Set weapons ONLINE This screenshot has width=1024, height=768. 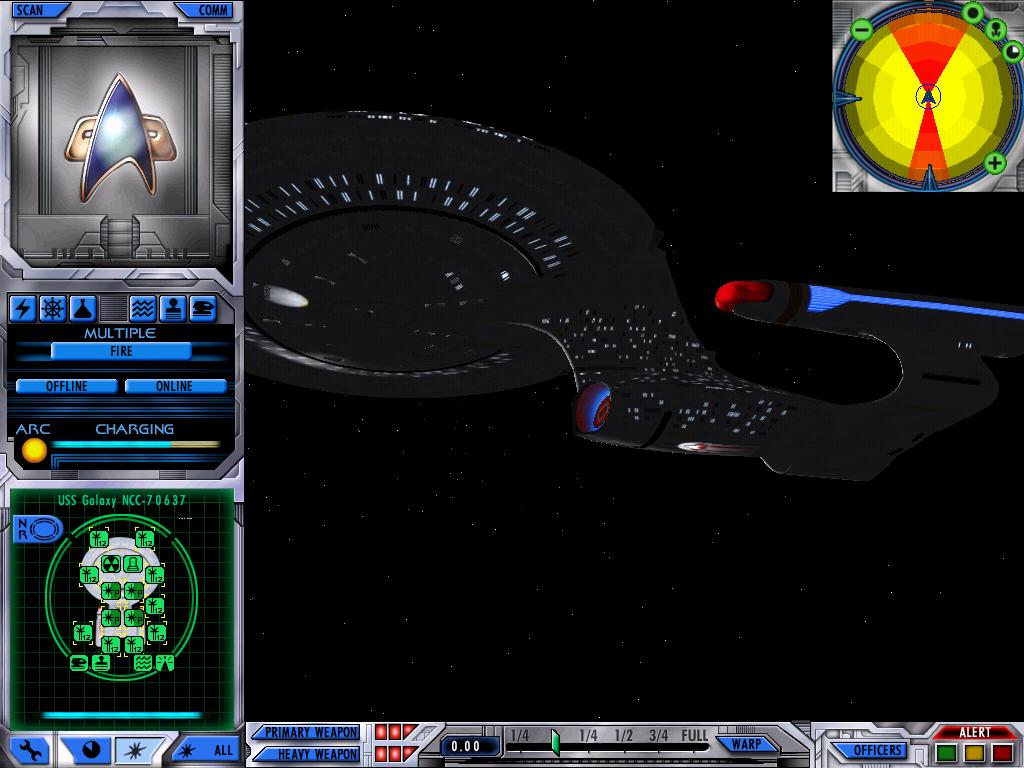[x=174, y=386]
